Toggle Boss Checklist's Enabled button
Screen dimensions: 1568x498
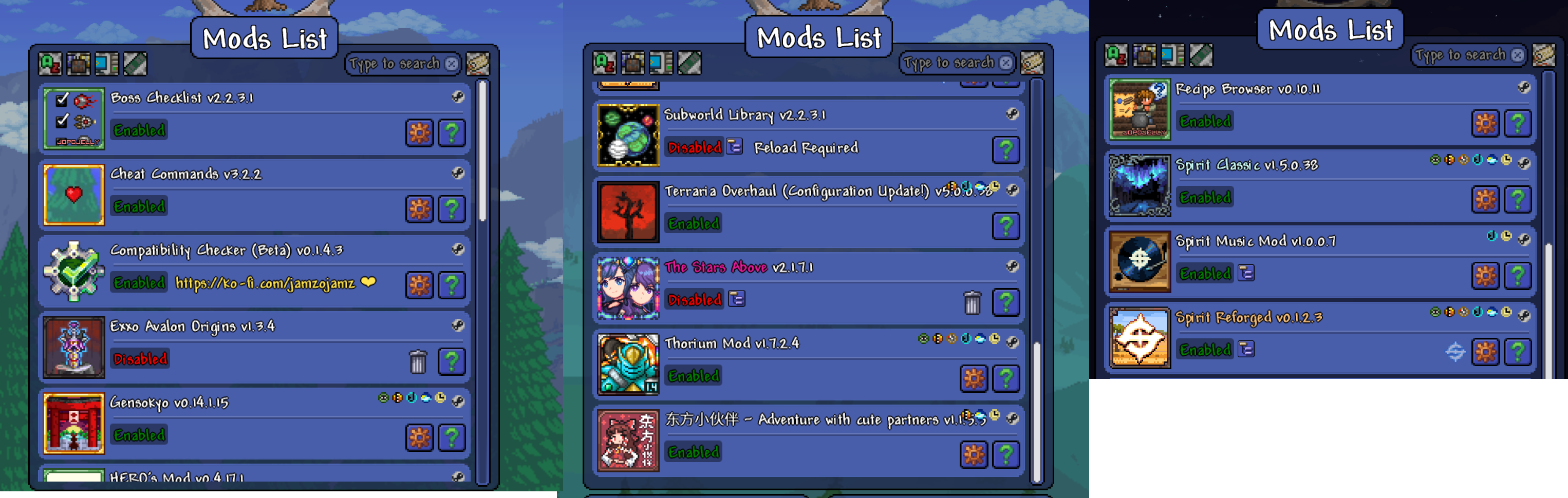click(x=139, y=131)
